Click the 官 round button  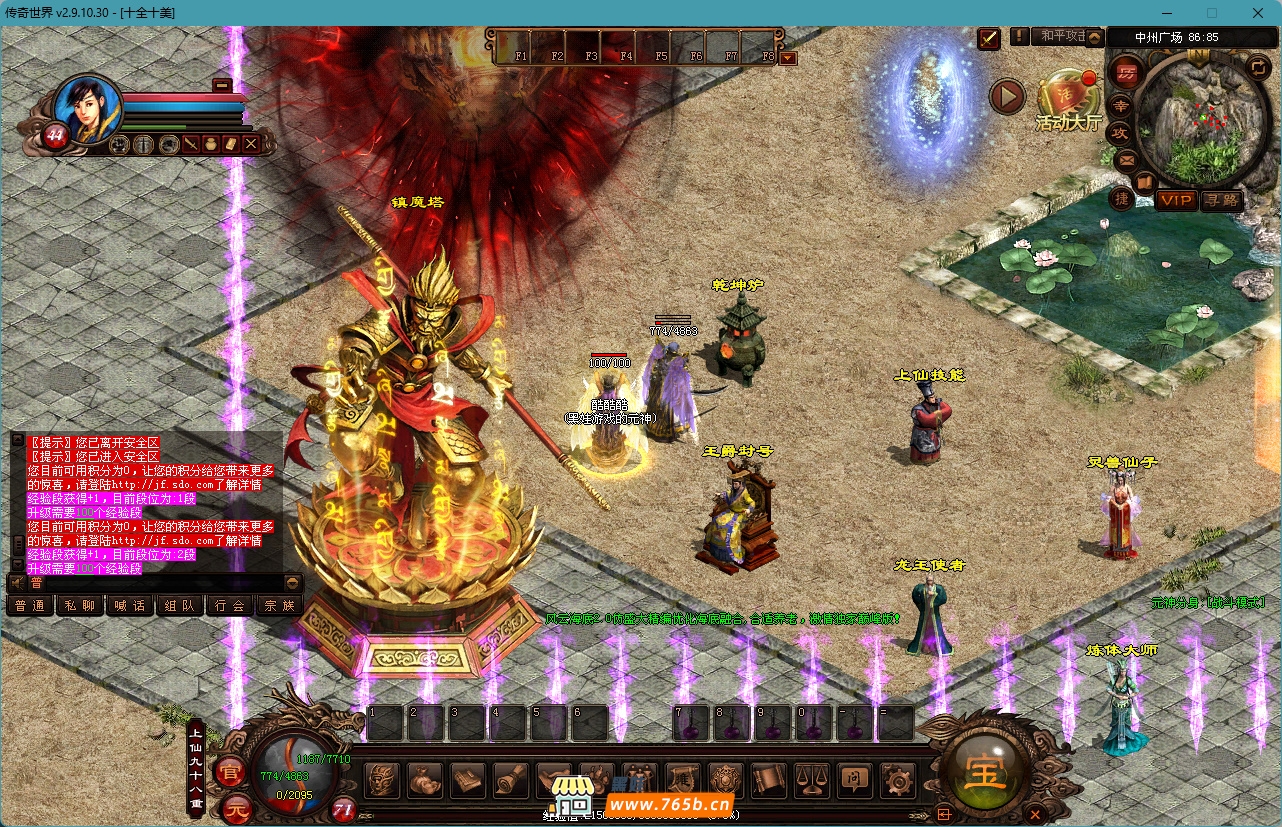(231, 772)
